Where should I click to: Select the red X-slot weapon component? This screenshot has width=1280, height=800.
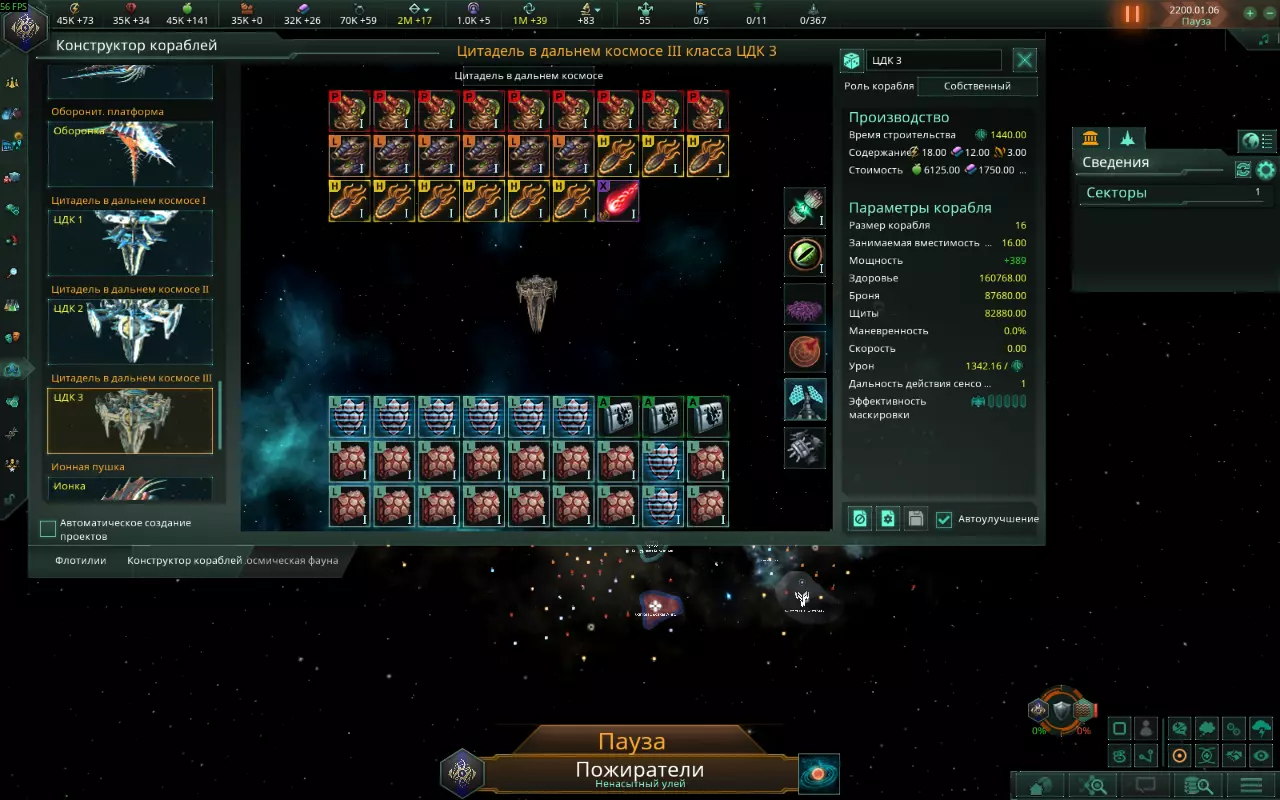(x=618, y=200)
